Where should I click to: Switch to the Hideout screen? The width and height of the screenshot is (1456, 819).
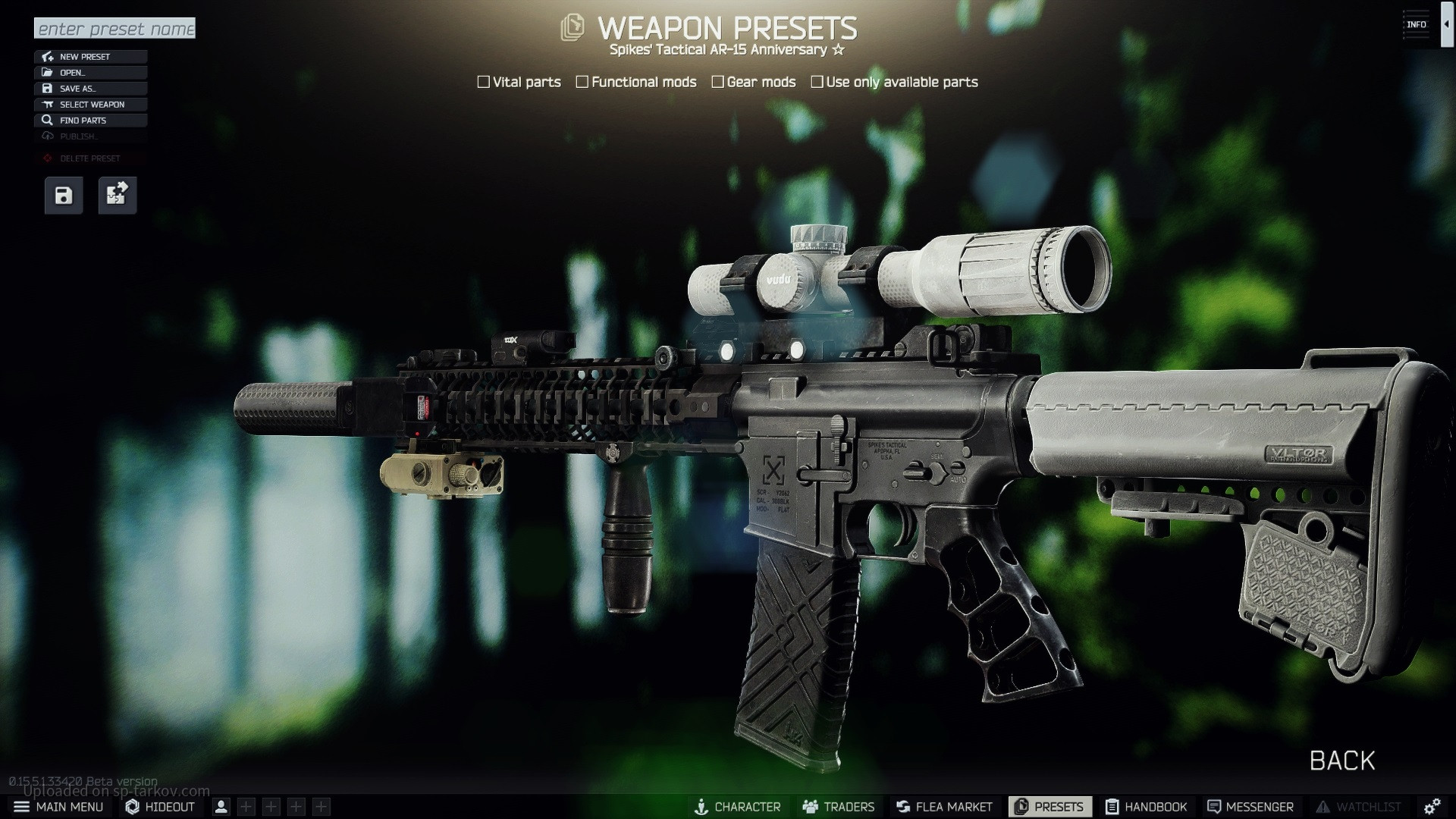pos(160,807)
